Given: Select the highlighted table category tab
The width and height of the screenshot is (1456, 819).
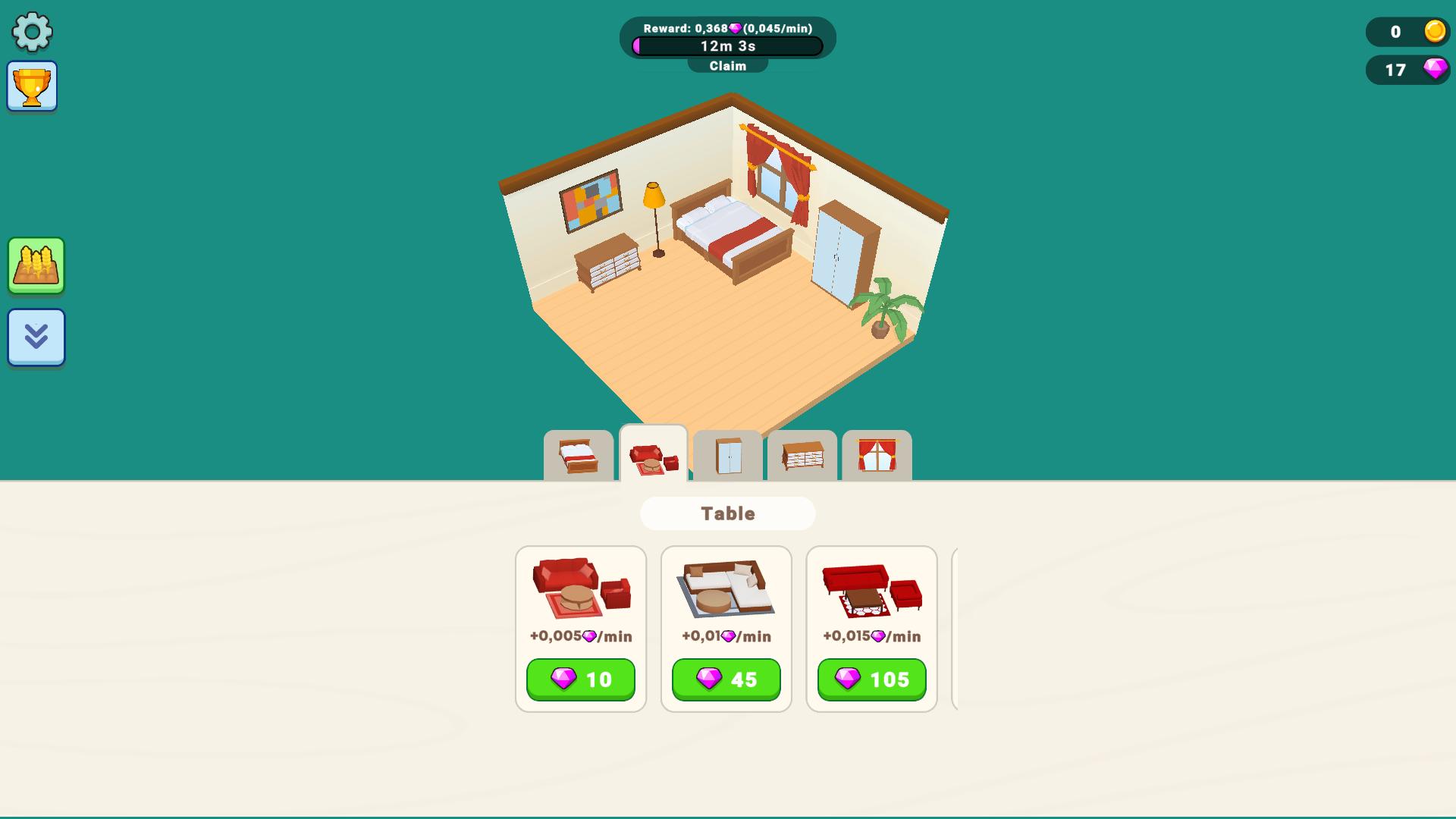Looking at the screenshot, I should point(653,453).
